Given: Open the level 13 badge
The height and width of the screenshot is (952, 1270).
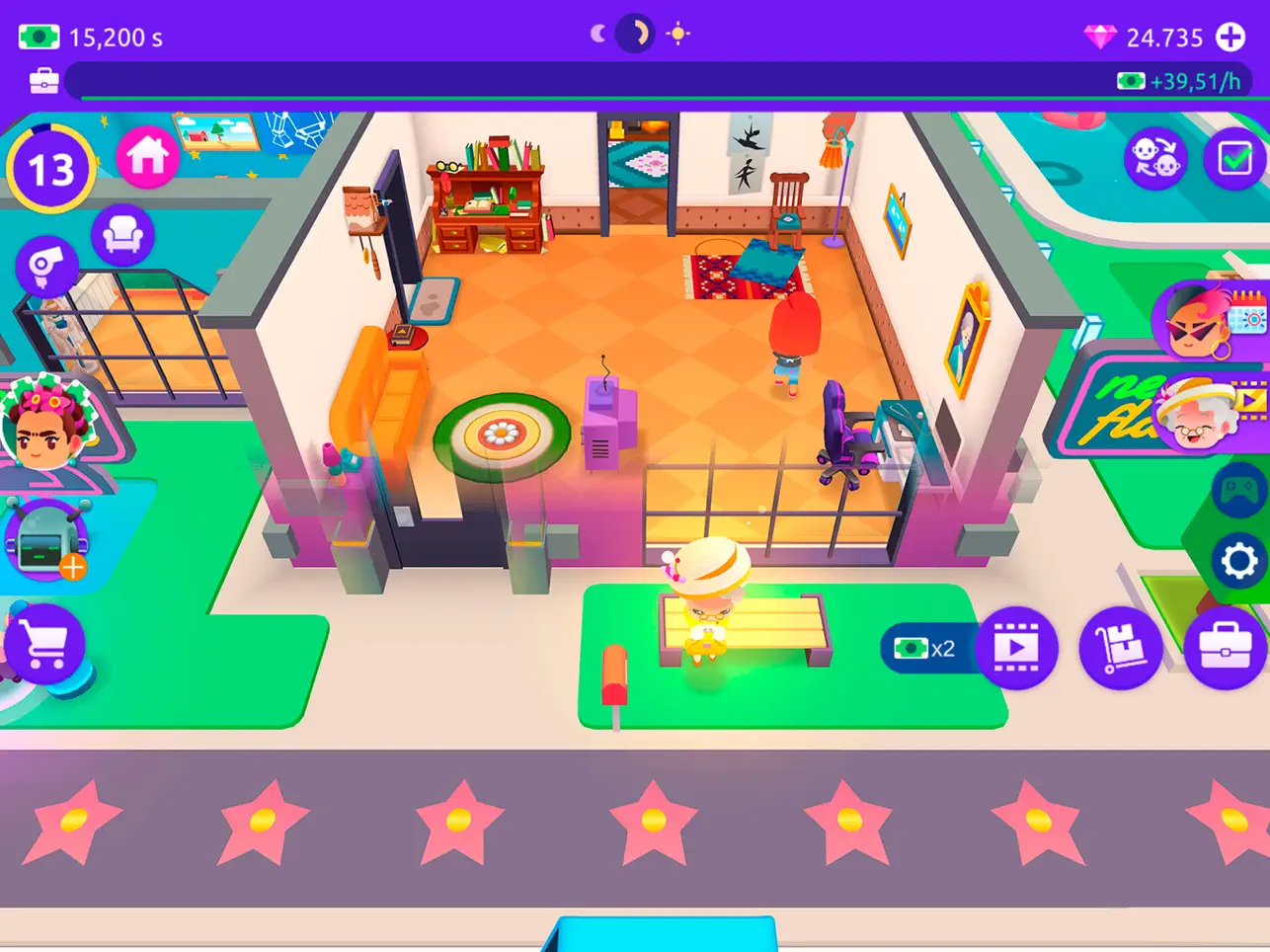Looking at the screenshot, I should tap(51, 167).
